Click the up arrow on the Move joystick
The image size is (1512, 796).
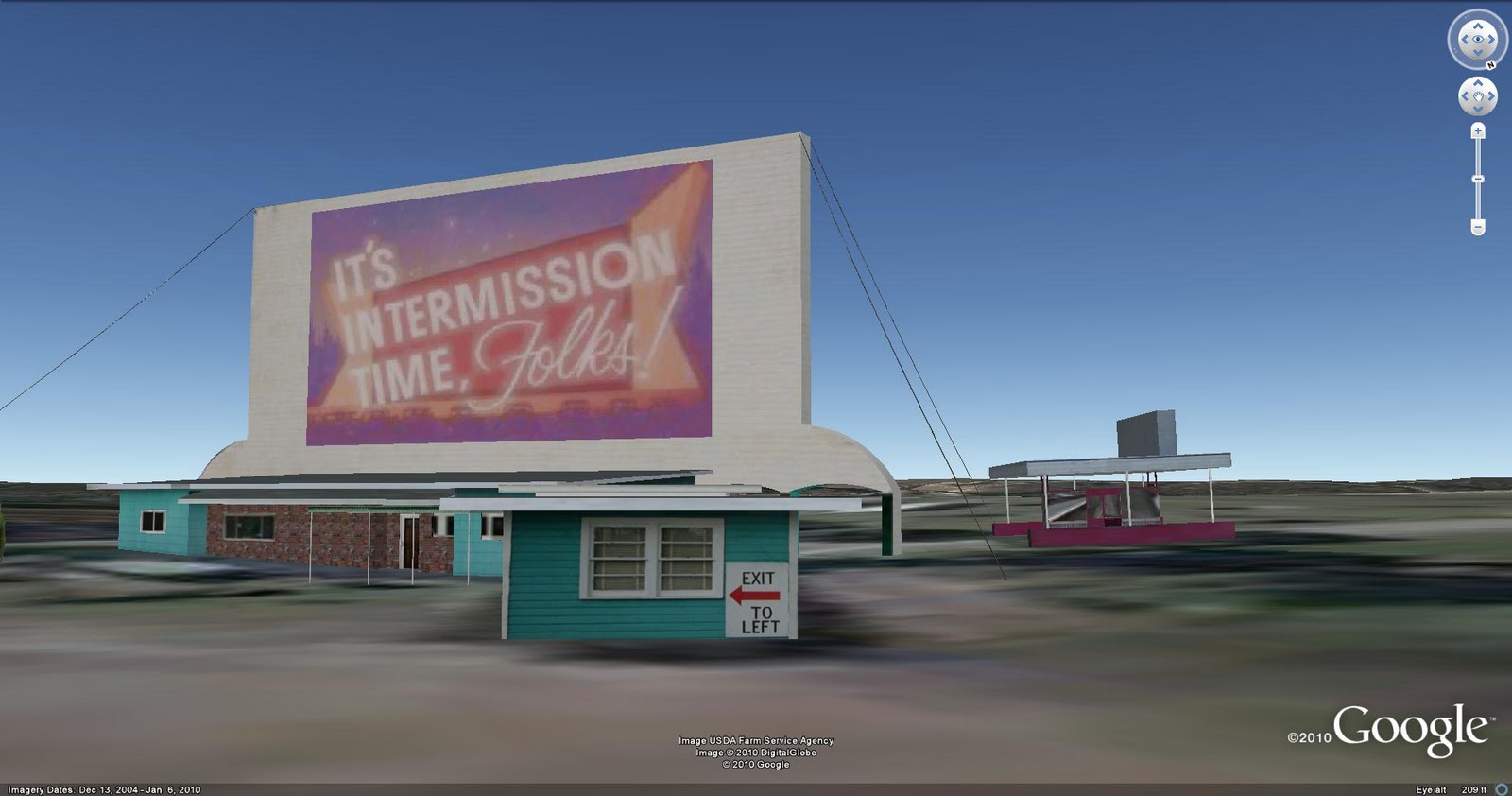tap(1478, 82)
